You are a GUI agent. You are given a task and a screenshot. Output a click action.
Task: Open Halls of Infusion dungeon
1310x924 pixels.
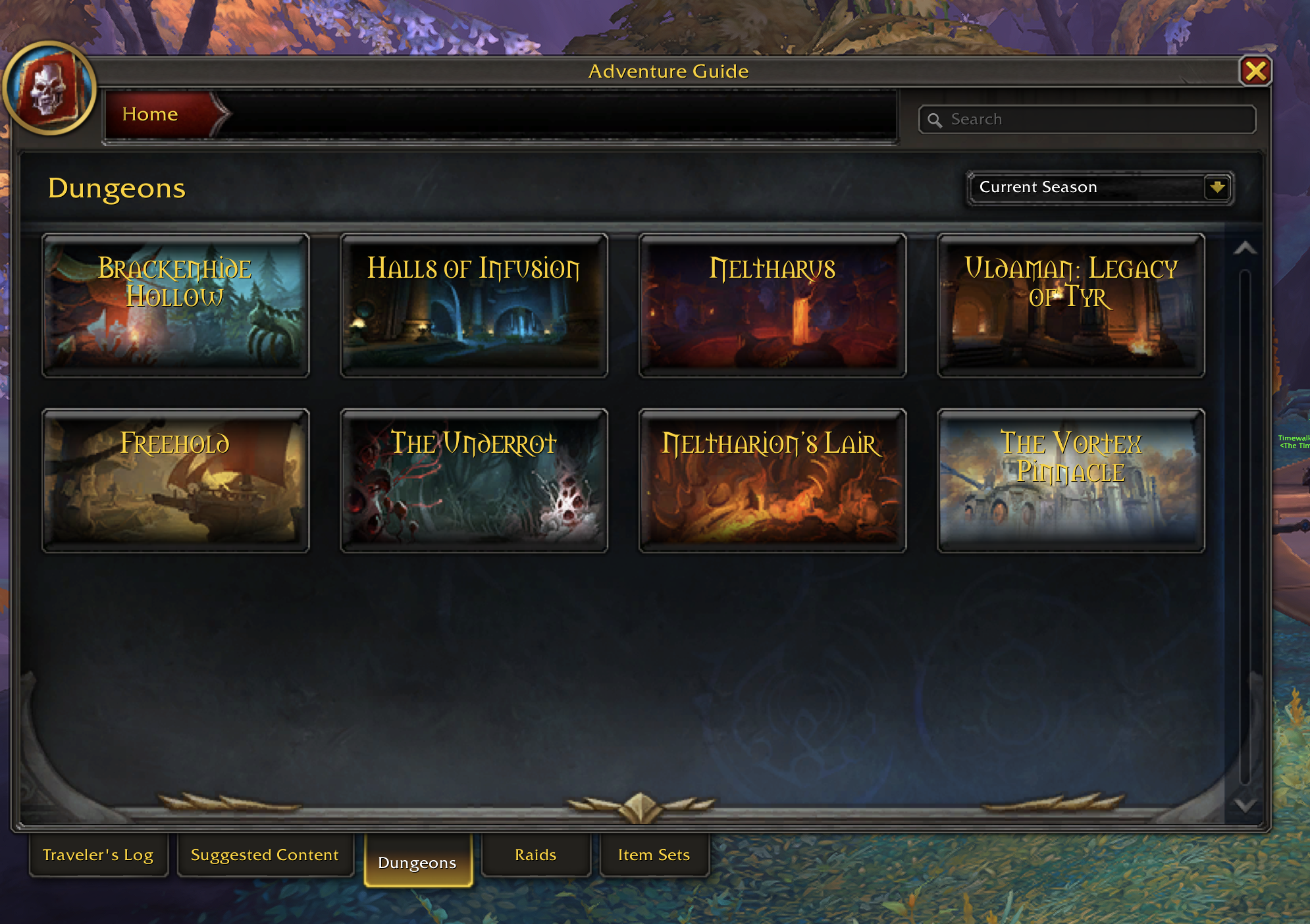(x=474, y=305)
